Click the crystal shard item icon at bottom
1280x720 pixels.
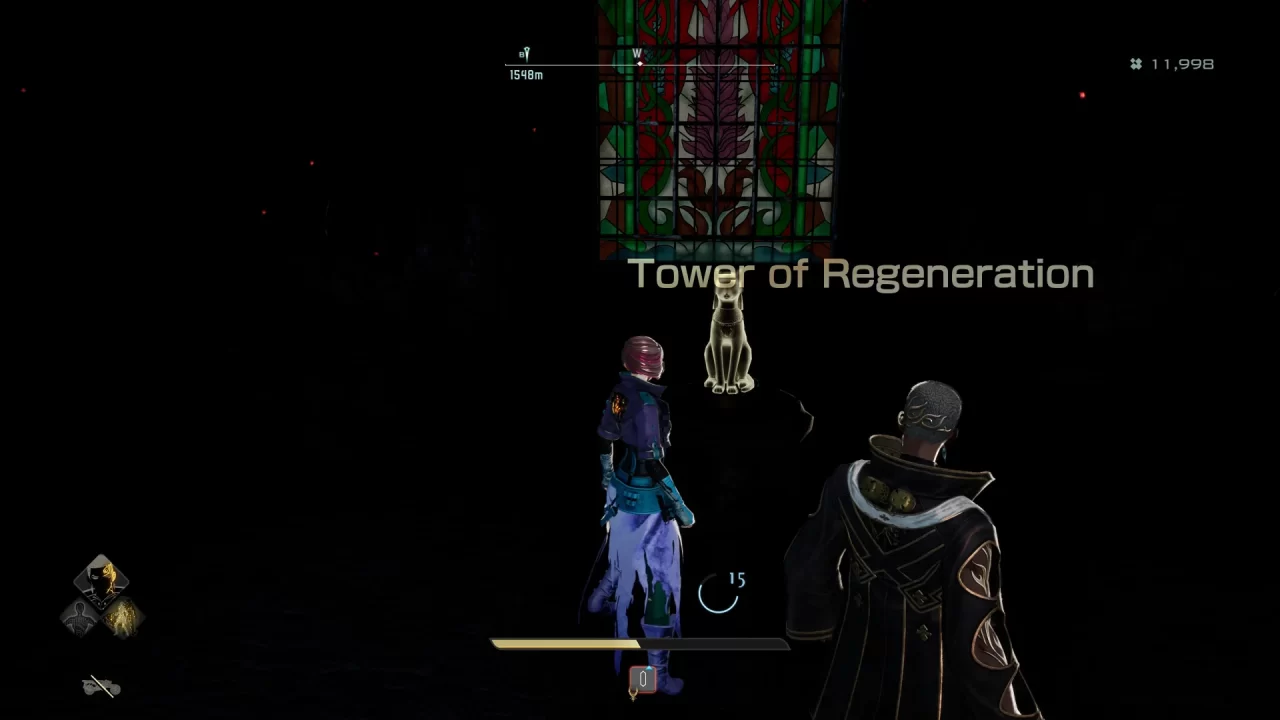(643, 678)
